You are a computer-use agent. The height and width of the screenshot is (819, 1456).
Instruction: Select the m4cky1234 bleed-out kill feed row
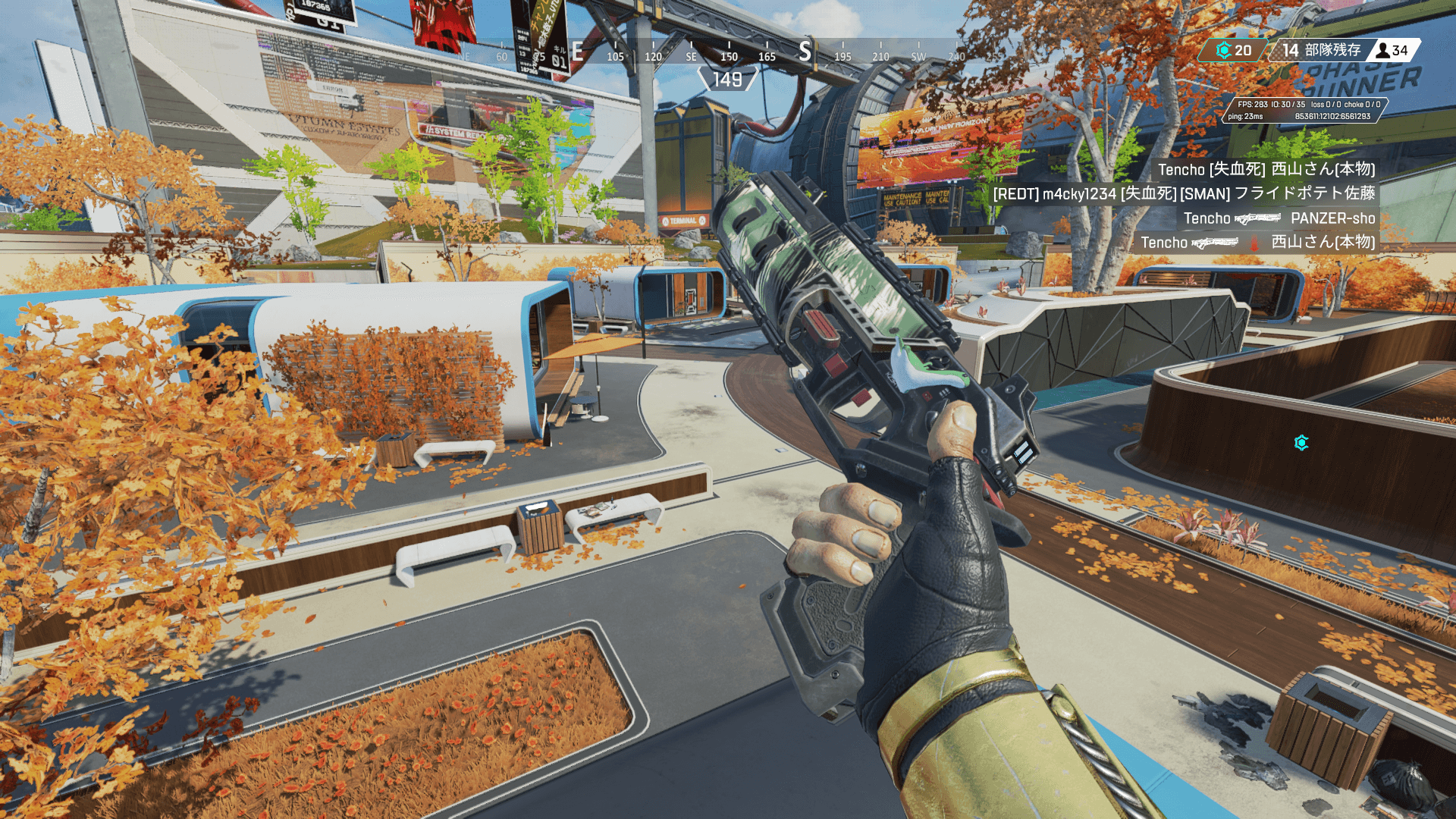[1184, 193]
